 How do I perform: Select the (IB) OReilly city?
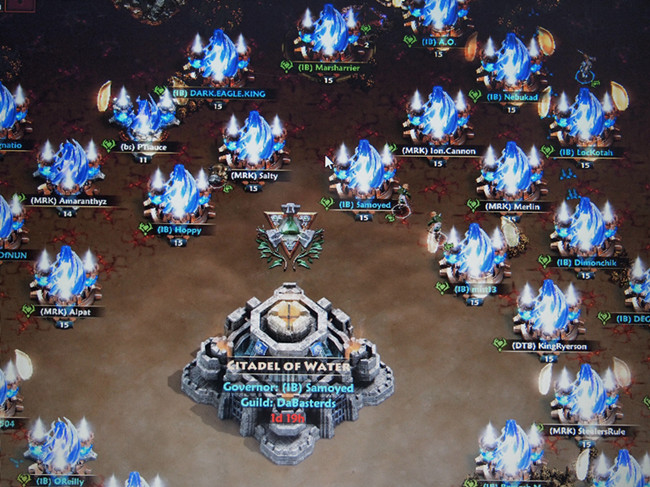point(64,447)
